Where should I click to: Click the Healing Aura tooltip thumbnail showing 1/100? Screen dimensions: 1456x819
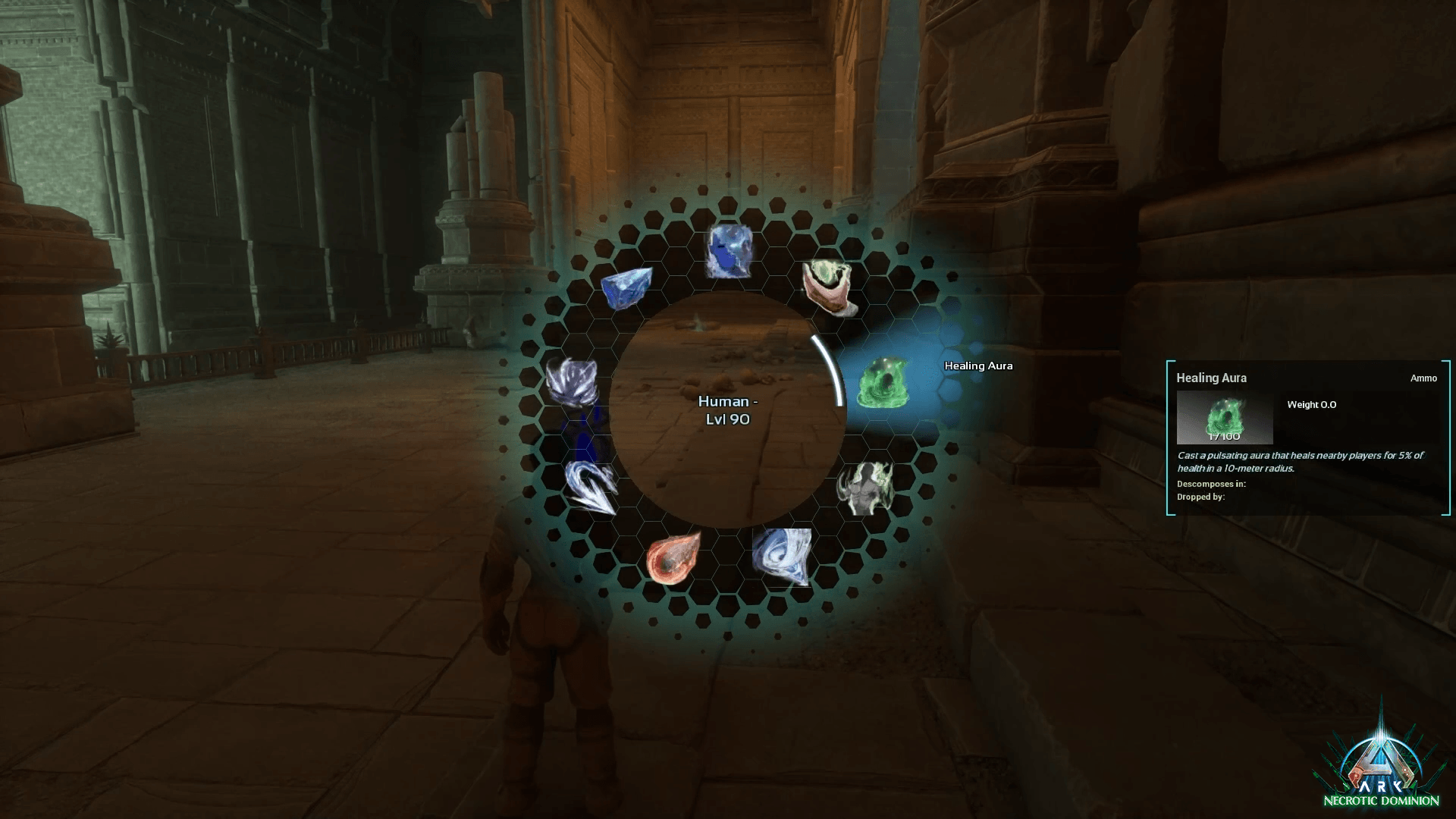[x=1223, y=418]
